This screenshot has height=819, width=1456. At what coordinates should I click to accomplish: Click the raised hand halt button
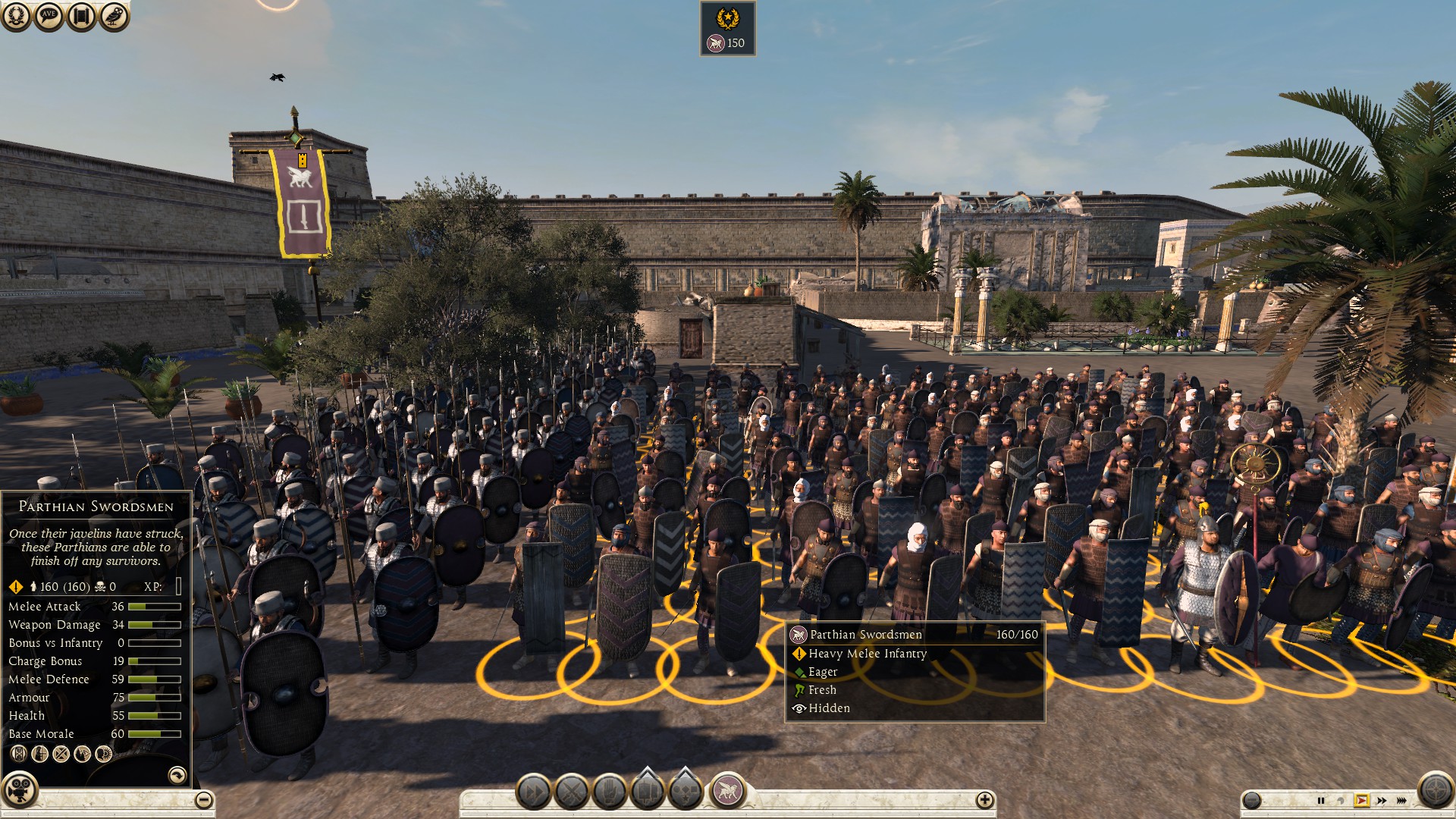click(610, 792)
